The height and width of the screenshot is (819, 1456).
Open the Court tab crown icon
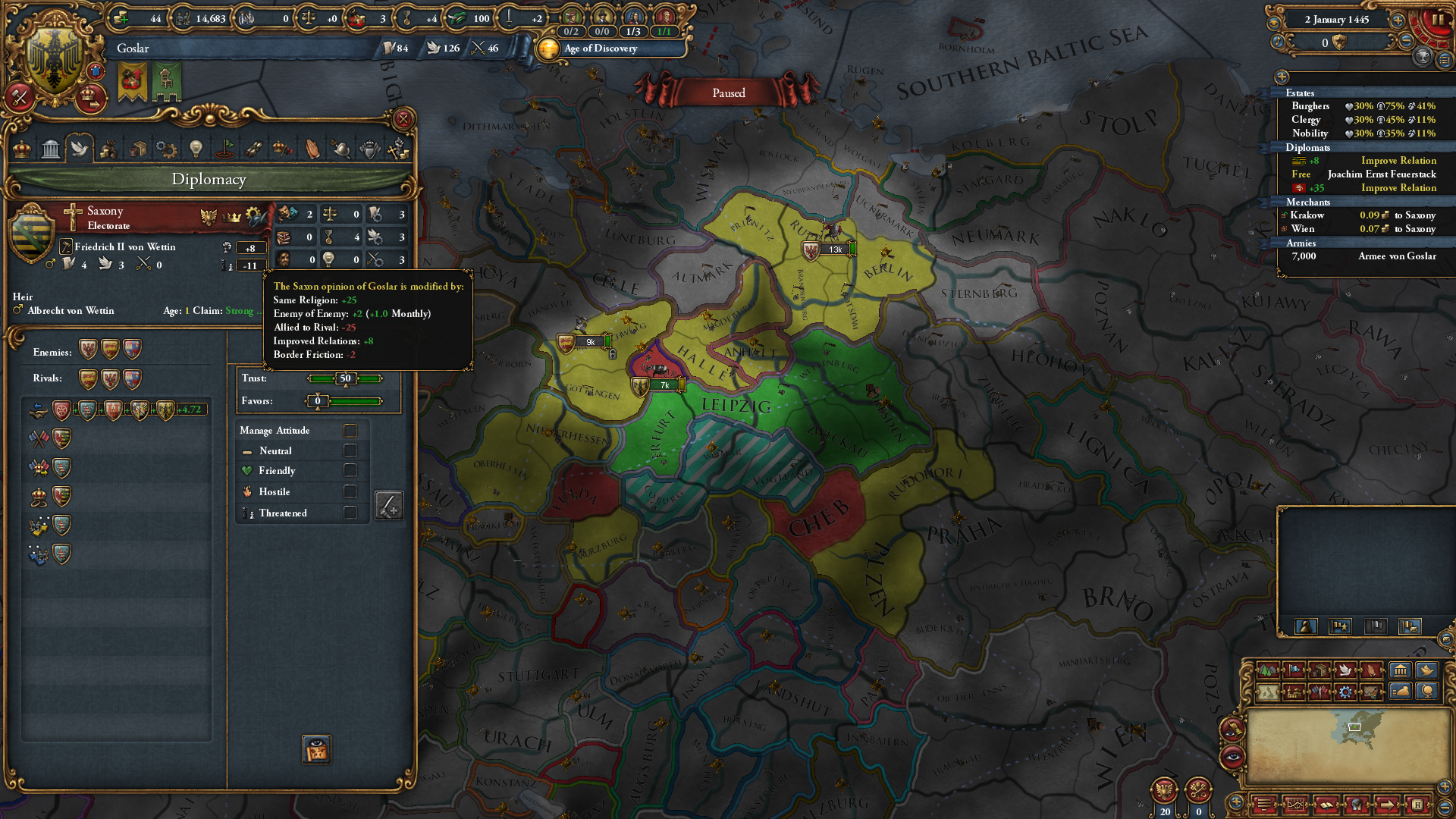[x=21, y=149]
